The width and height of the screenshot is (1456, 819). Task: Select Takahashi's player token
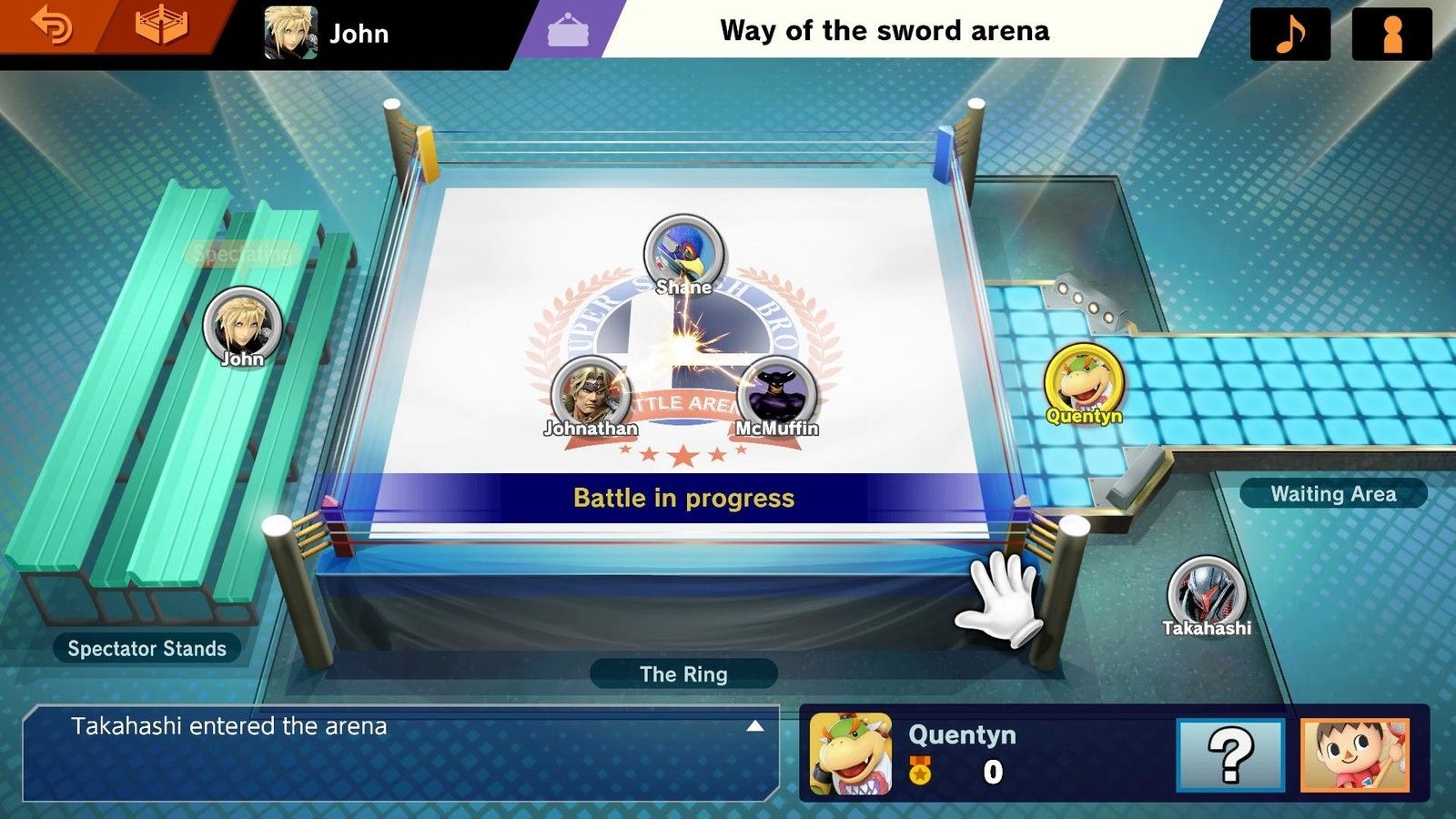click(1207, 593)
